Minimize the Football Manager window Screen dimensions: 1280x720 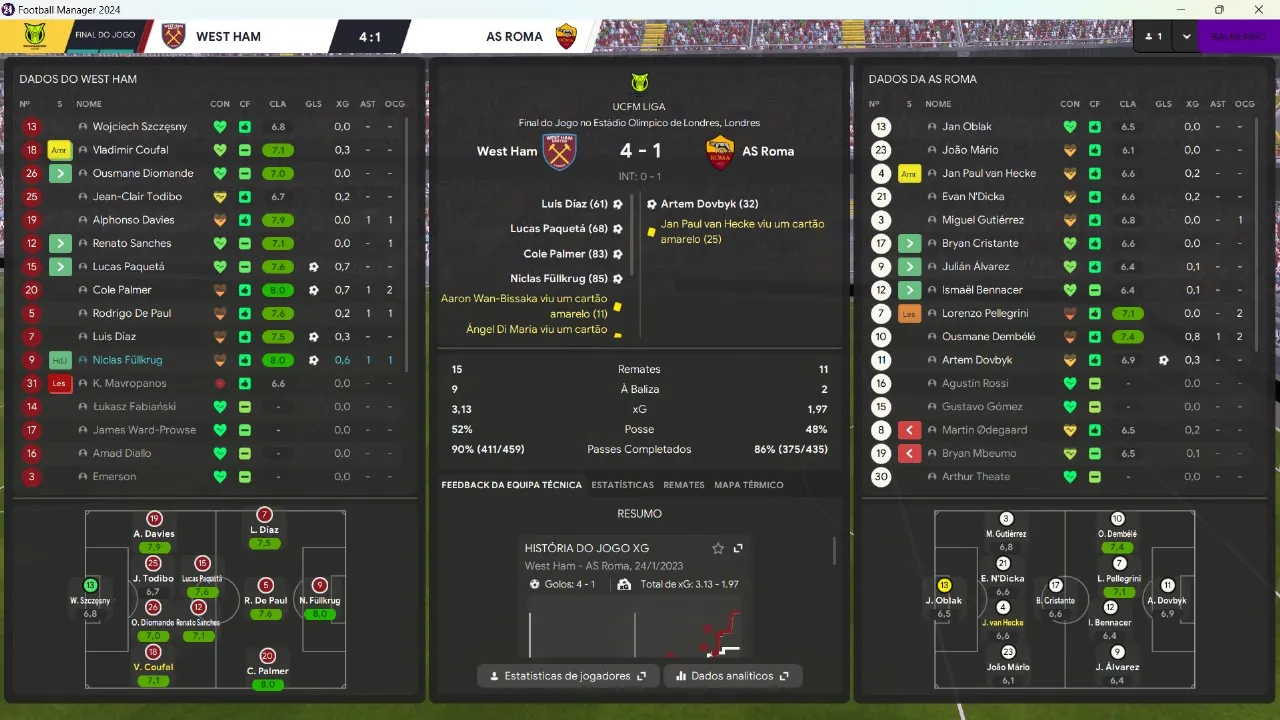1175,10
